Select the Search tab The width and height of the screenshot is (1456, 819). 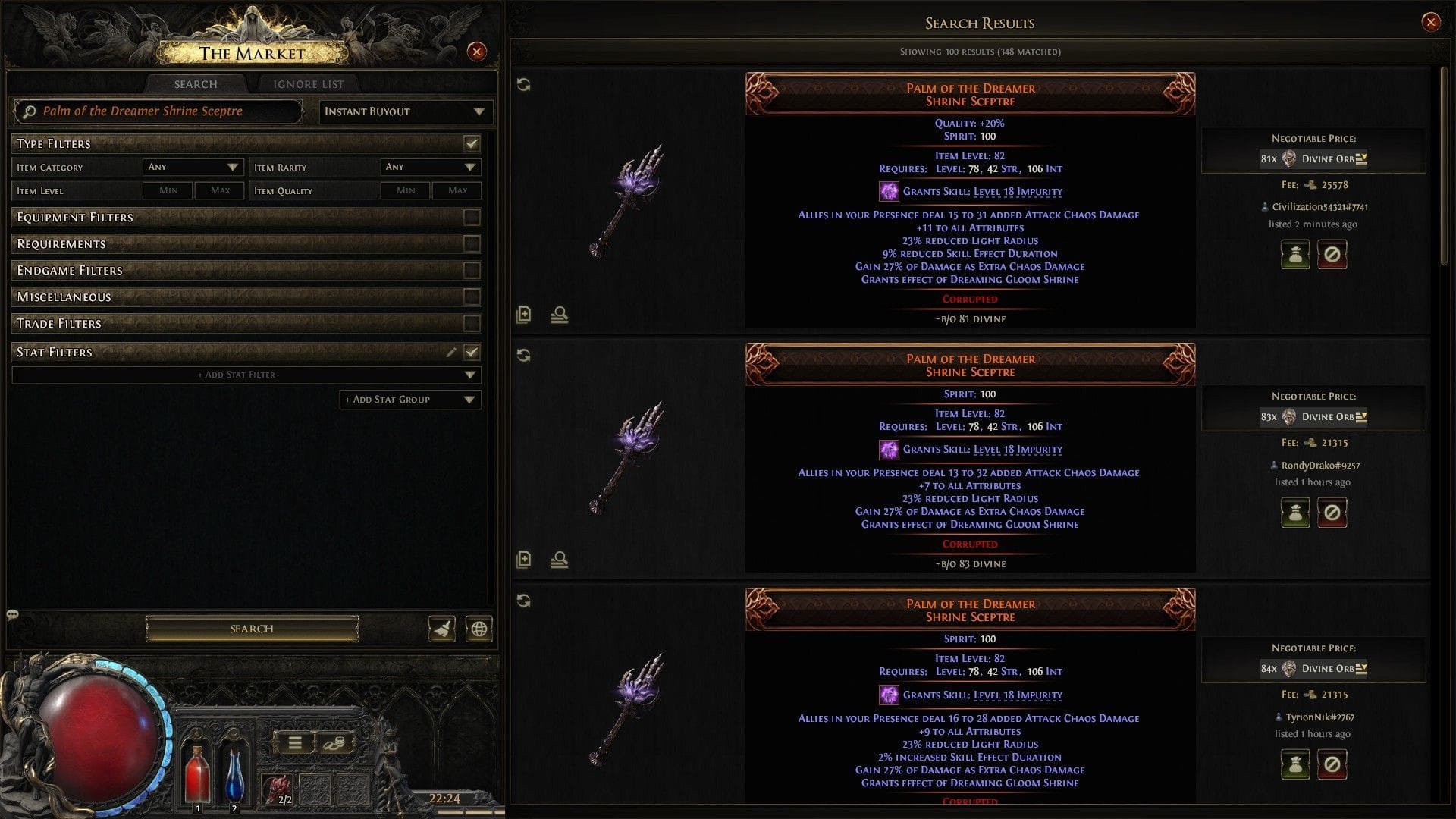pyautogui.click(x=194, y=83)
